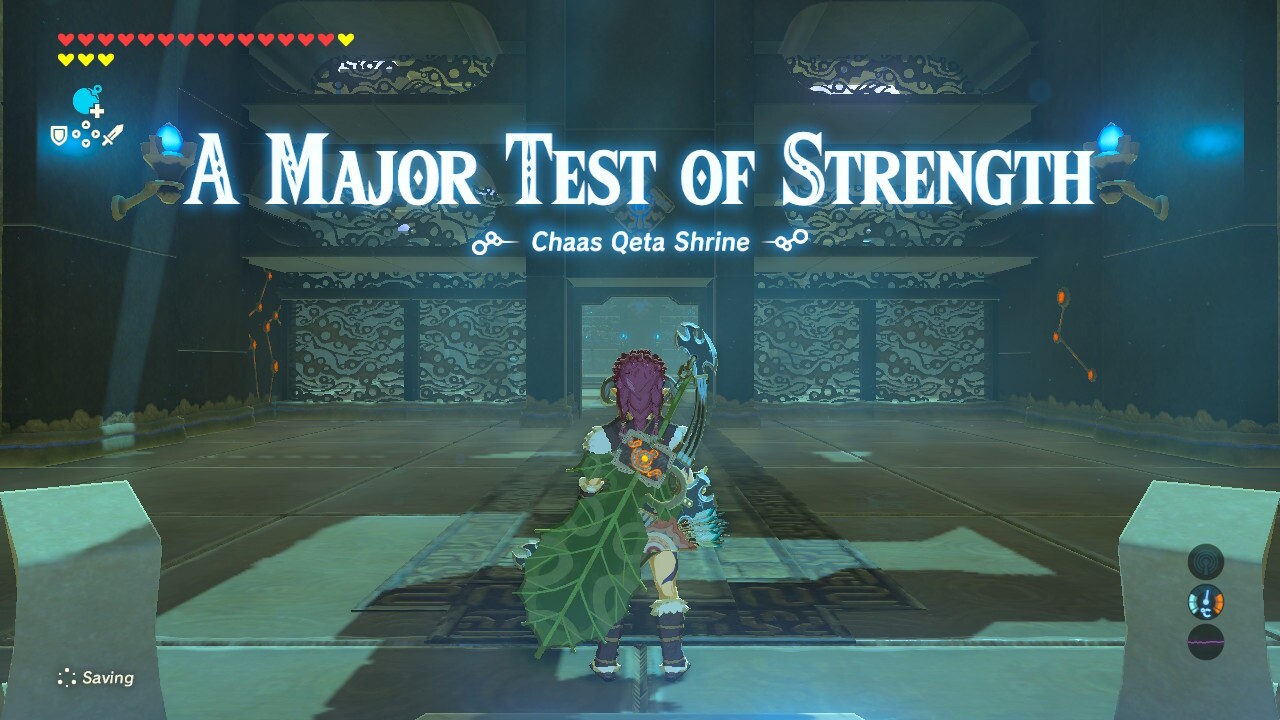This screenshot has height=720, width=1280.
Task: Click the noise level meter icon
Action: click(x=1206, y=641)
